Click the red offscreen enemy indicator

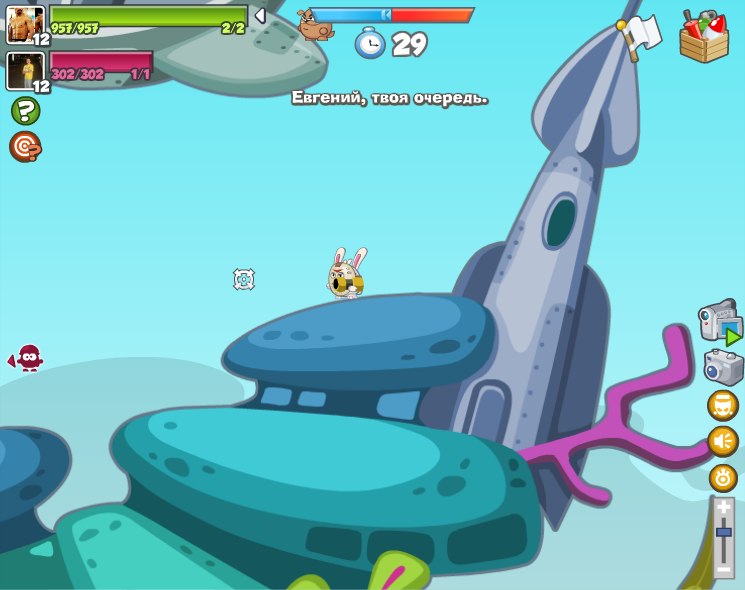pyautogui.click(x=28, y=357)
